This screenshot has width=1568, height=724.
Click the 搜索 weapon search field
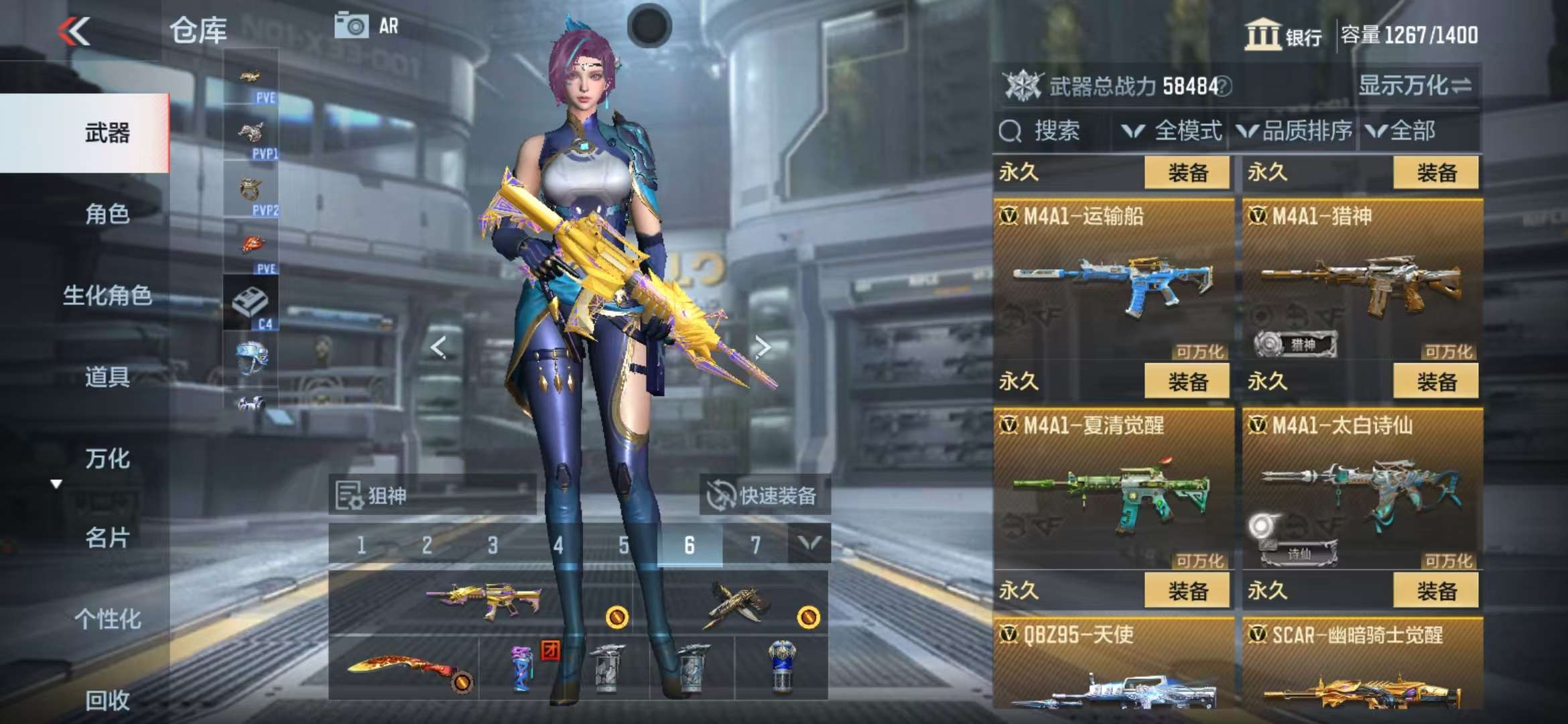point(1052,131)
